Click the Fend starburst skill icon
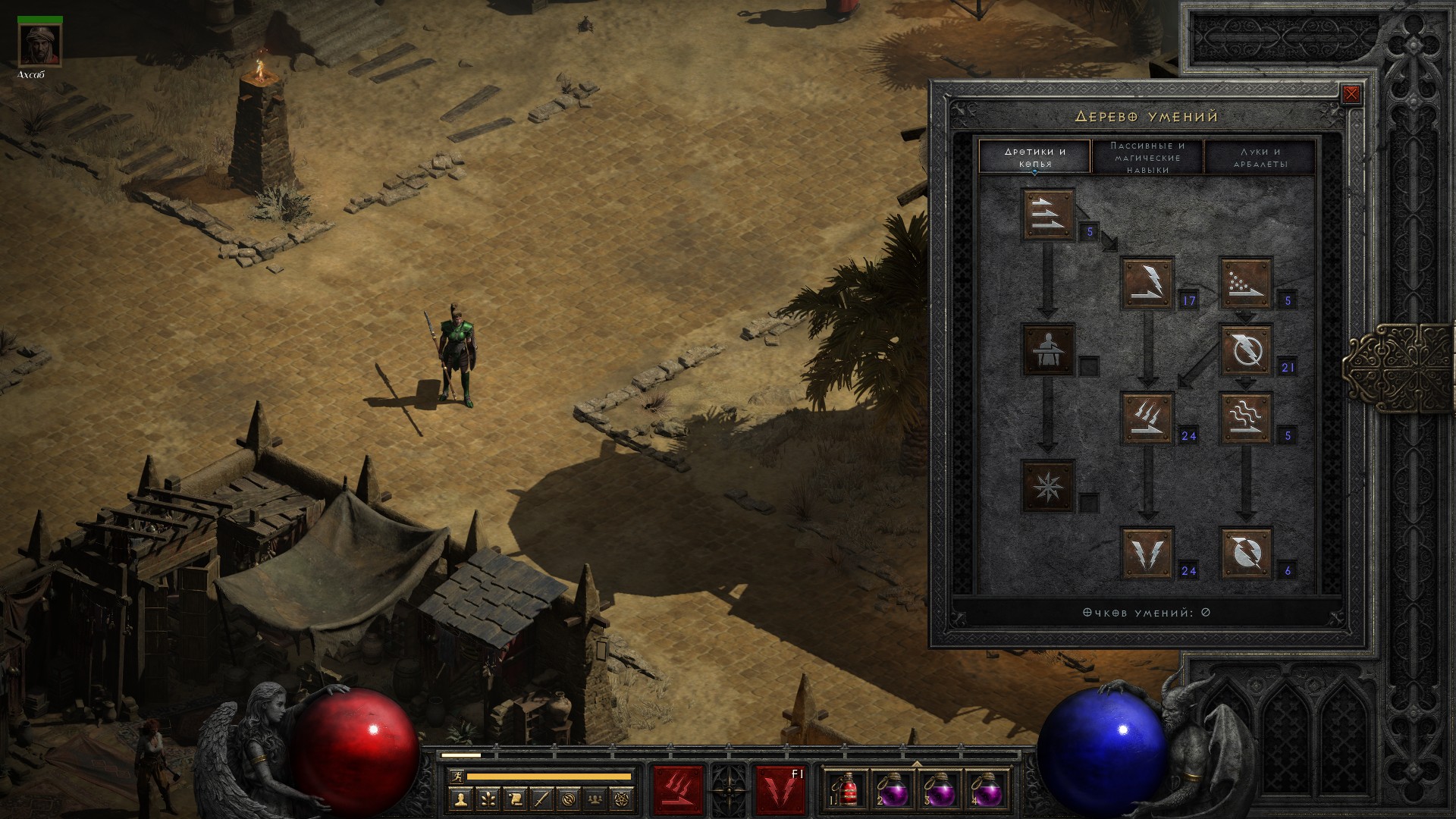The width and height of the screenshot is (1456, 819). pyautogui.click(x=1048, y=485)
